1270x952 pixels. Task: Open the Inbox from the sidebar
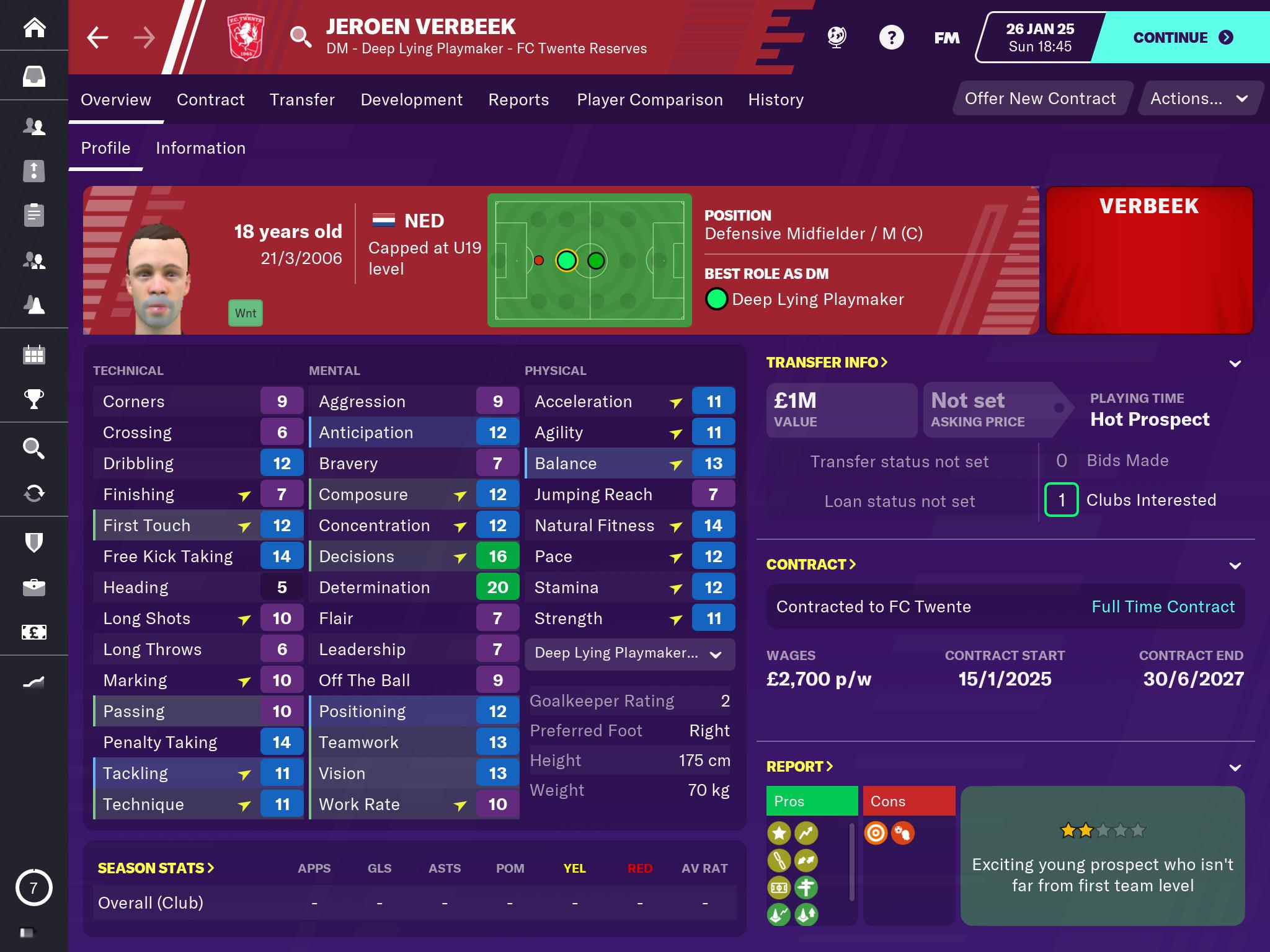[35, 76]
